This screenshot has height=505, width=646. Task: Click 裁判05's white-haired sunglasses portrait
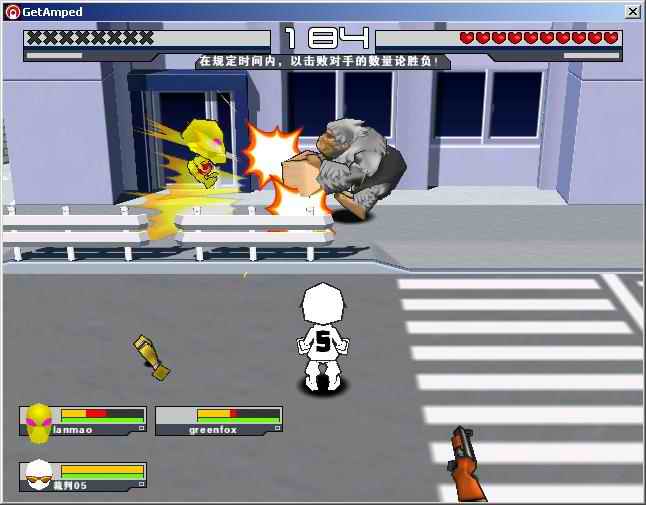click(38, 476)
